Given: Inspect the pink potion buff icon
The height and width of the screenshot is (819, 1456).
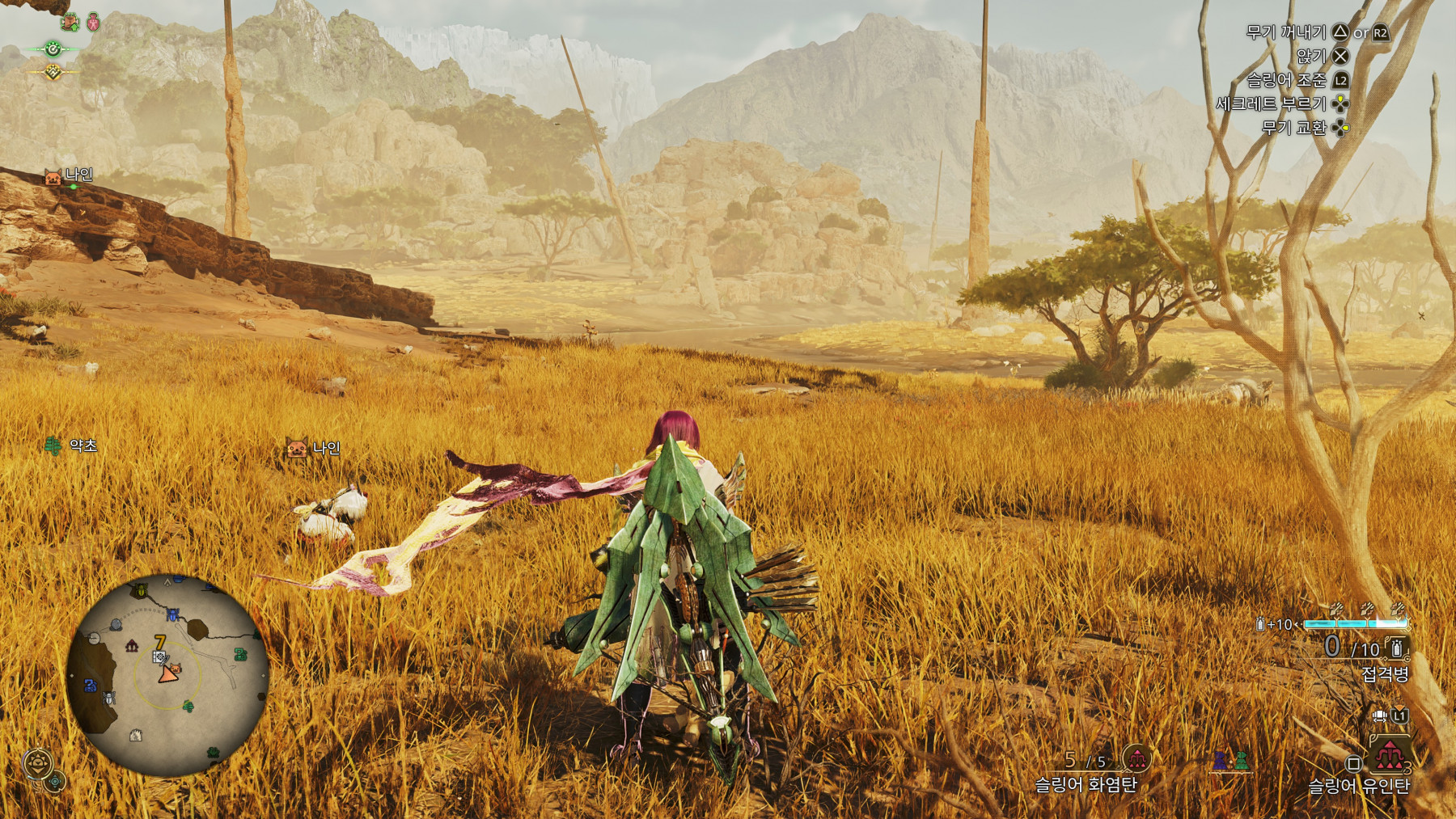Looking at the screenshot, I should 94,23.
